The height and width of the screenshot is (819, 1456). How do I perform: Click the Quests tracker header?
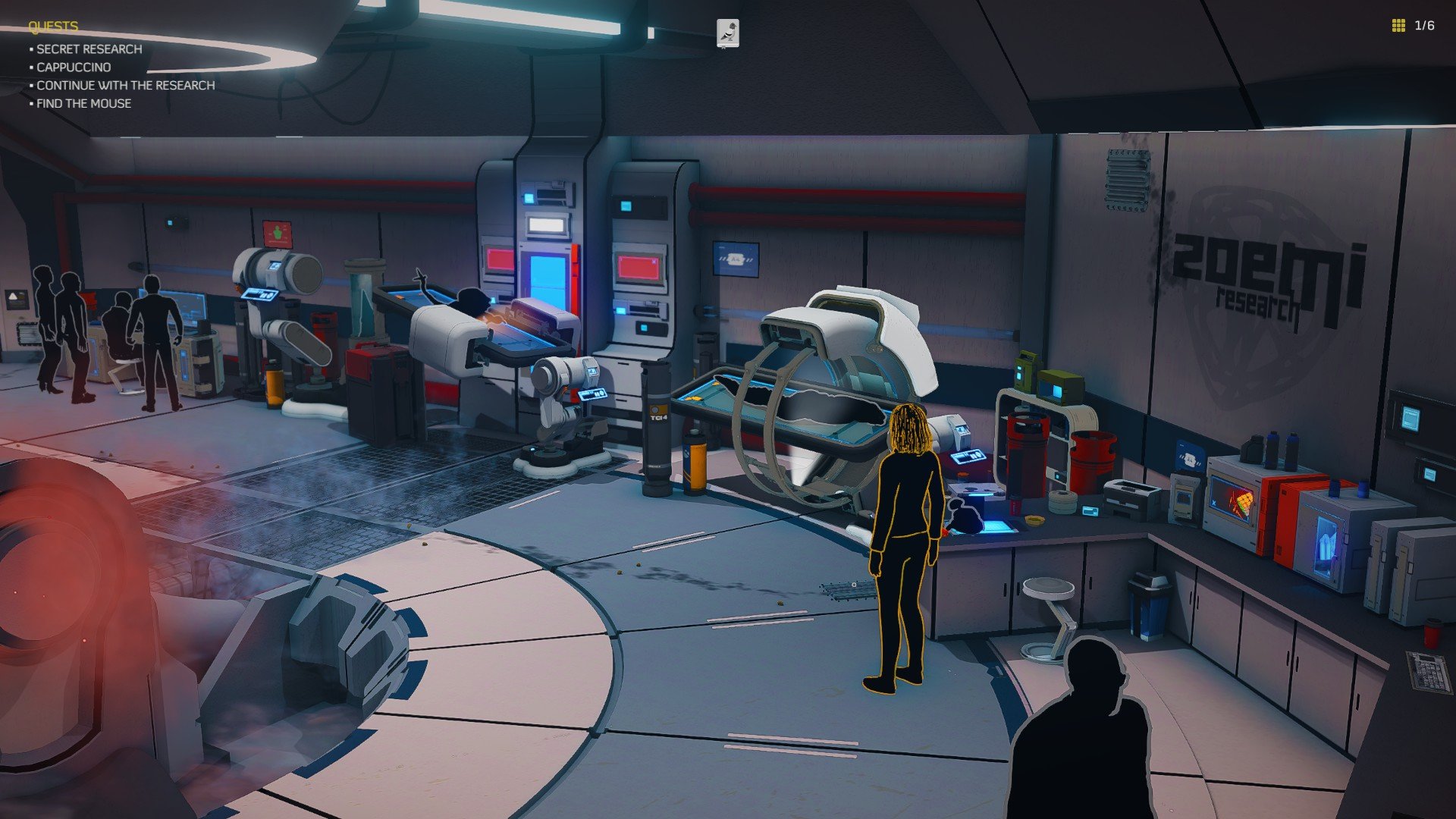click(x=53, y=27)
